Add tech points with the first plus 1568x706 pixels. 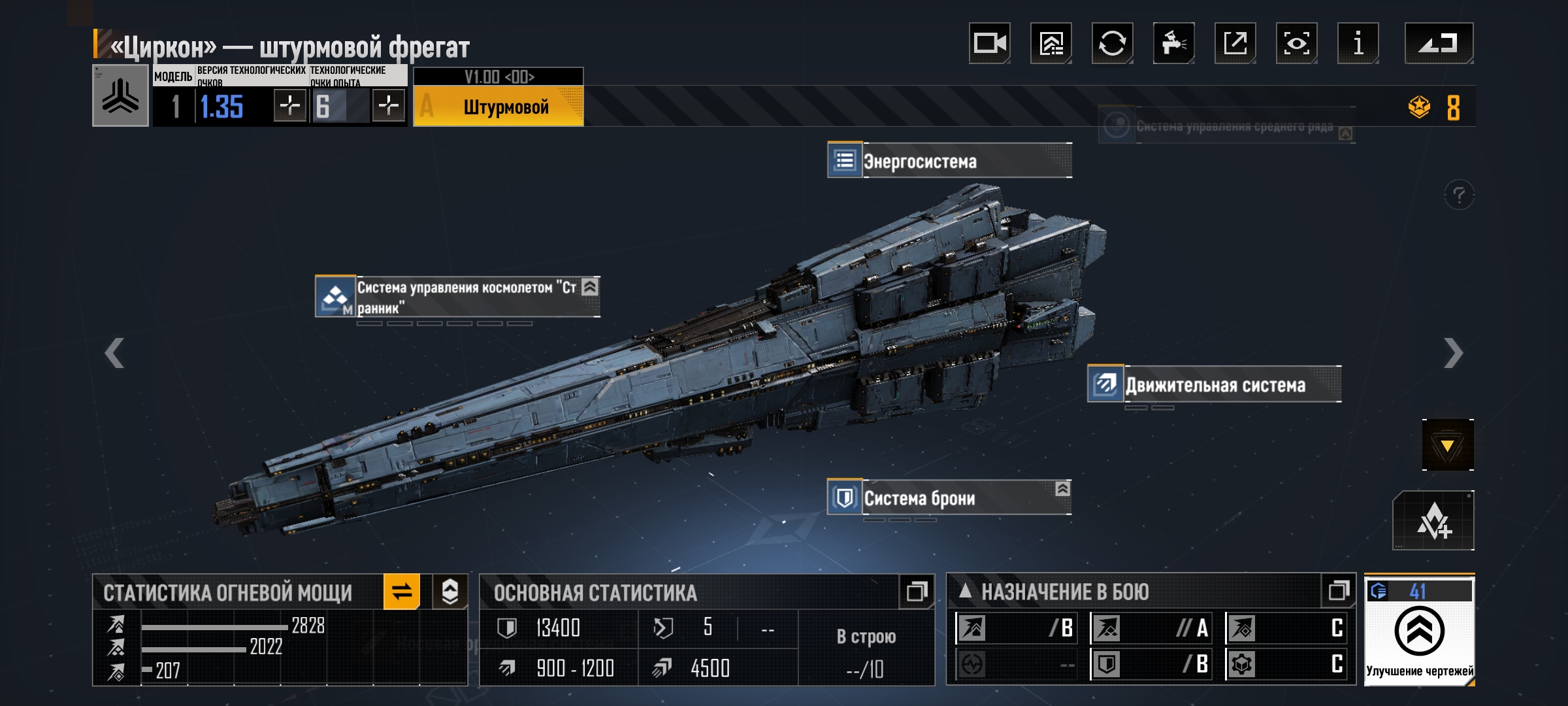[x=290, y=105]
